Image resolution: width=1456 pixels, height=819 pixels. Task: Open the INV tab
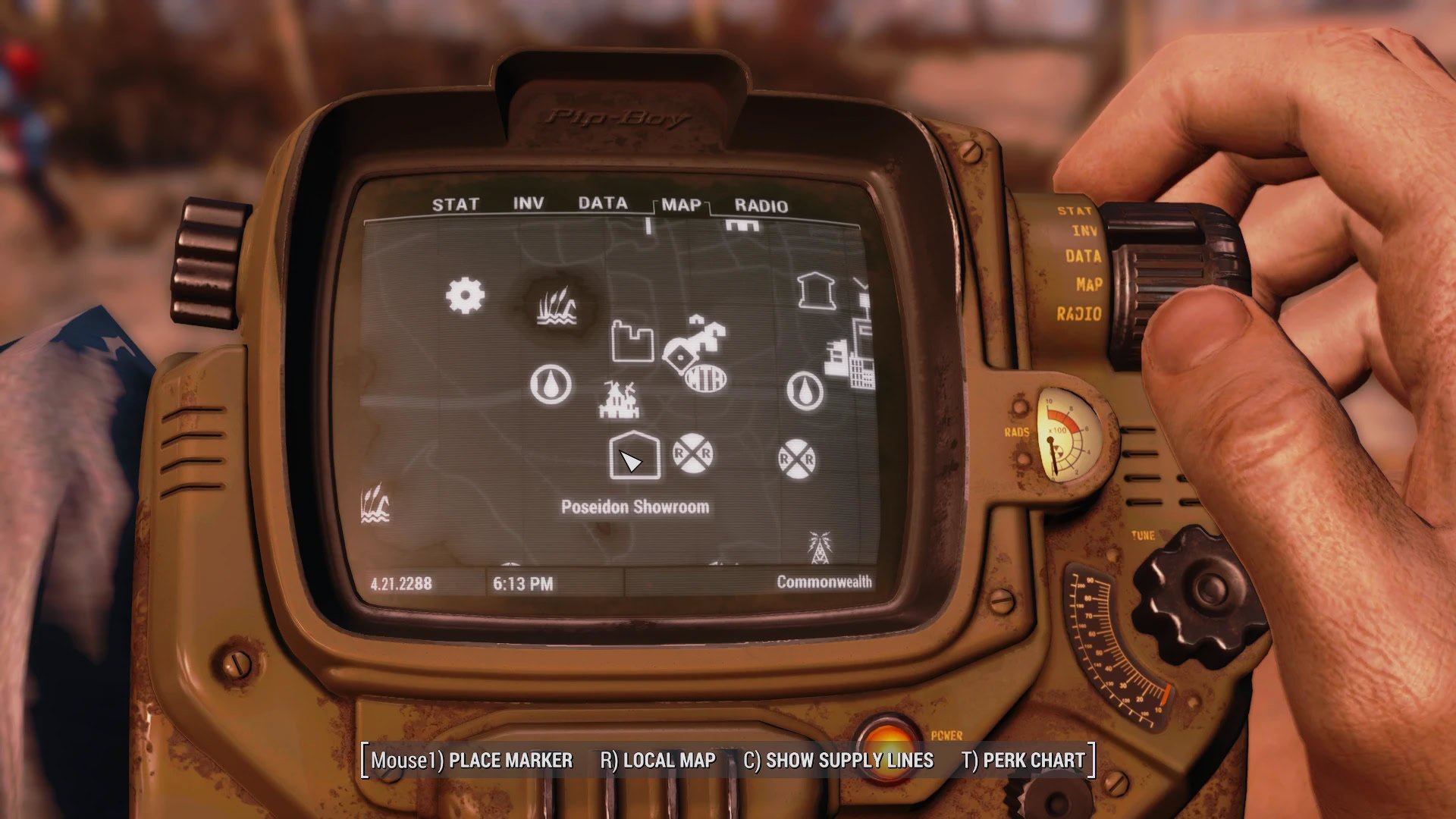528,204
